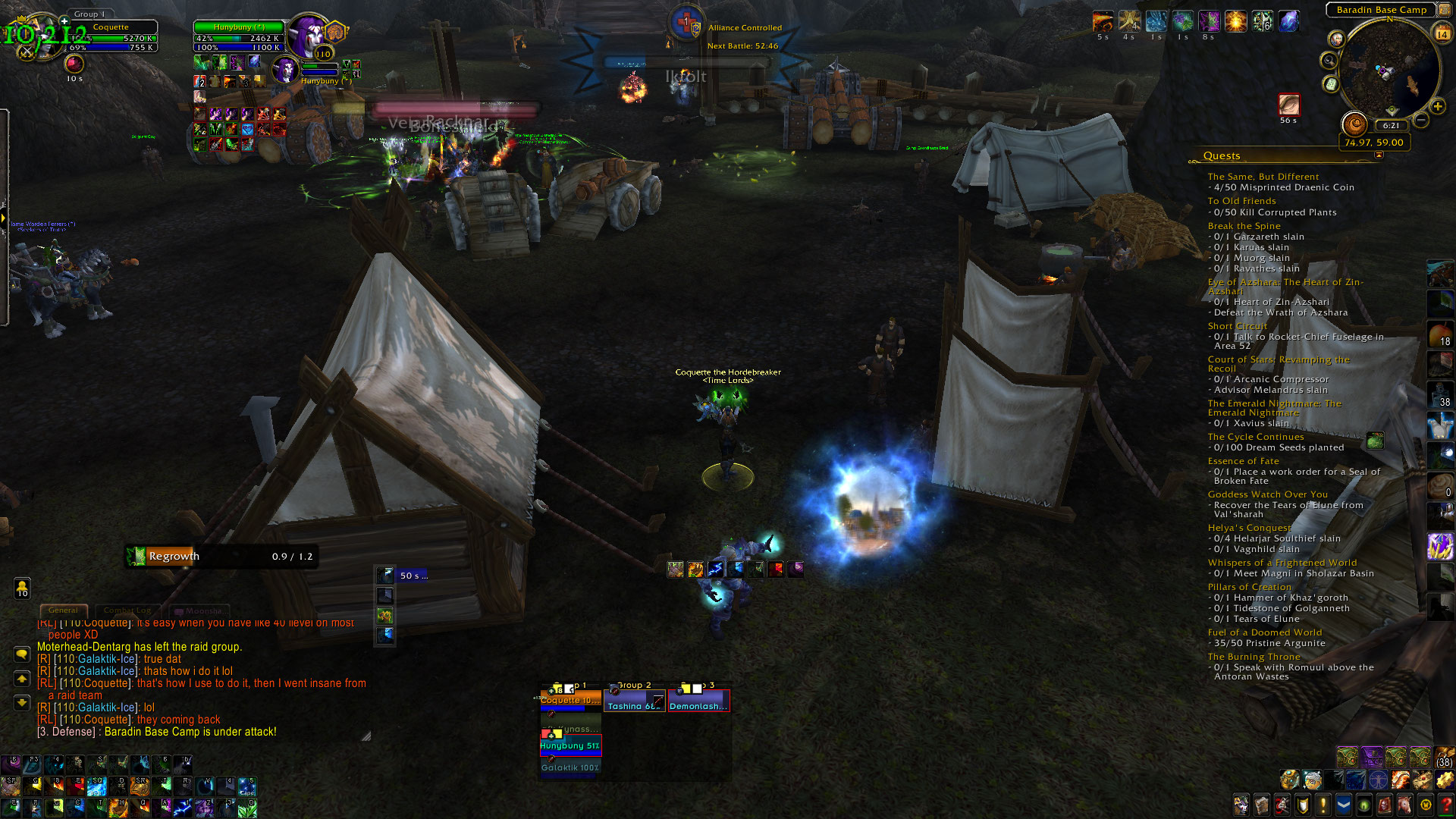Target Galaktik in the raid frames
The image size is (1456, 819).
click(570, 767)
